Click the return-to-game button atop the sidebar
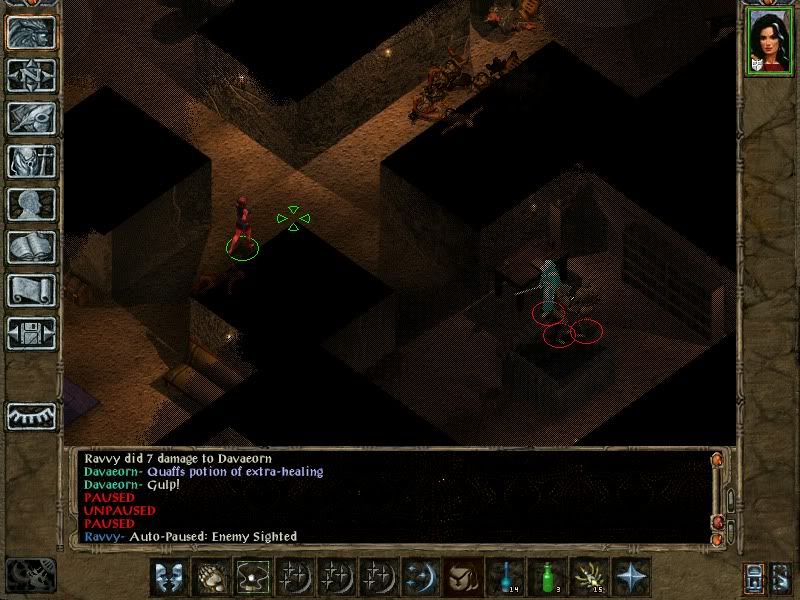 tap(31, 32)
